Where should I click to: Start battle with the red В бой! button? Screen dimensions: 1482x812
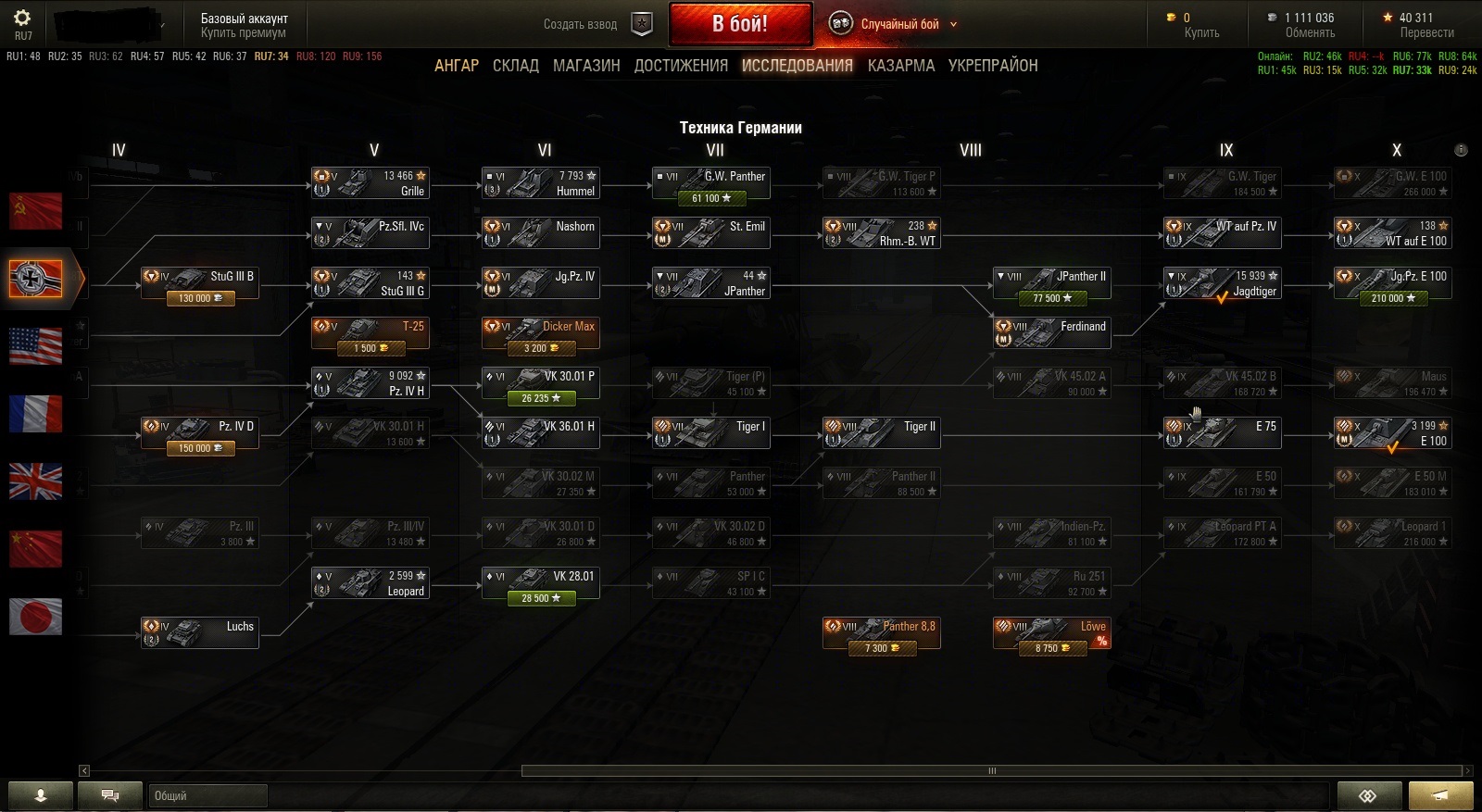click(x=739, y=24)
